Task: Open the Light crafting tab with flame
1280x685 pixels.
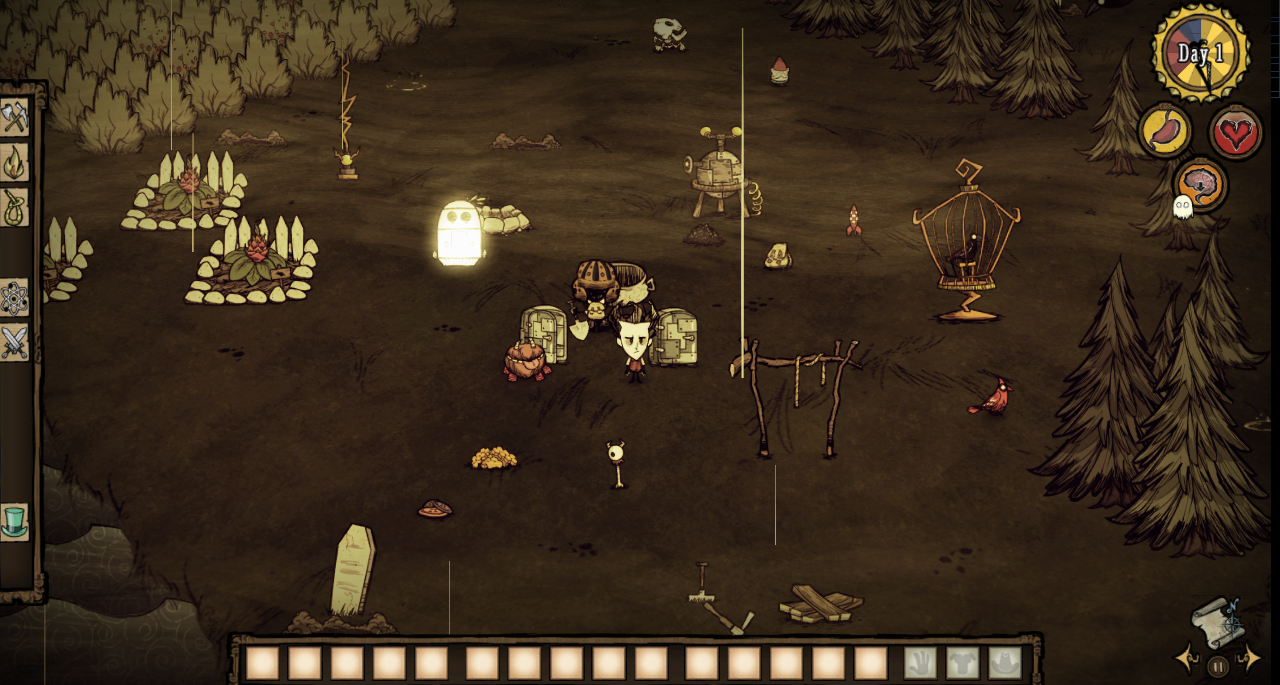Action: coord(14,163)
